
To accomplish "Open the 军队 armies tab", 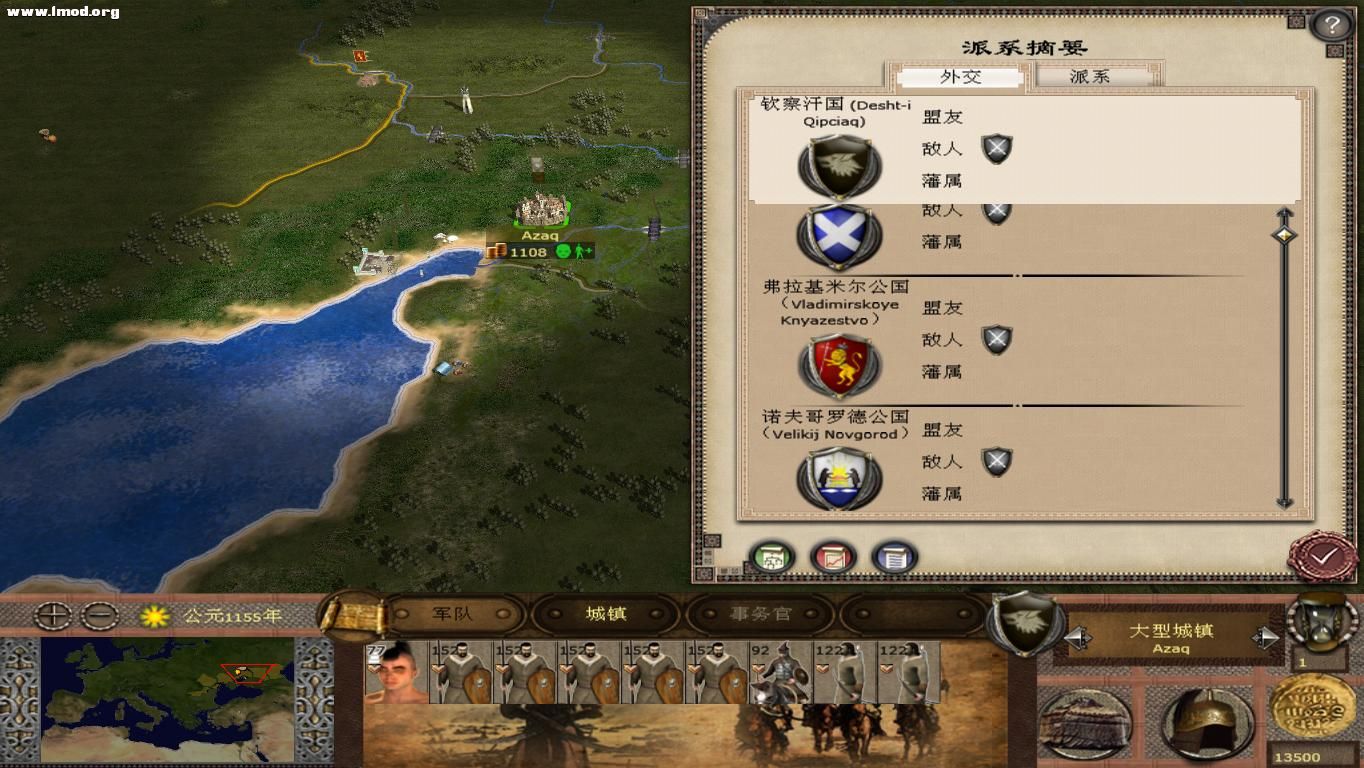I will (x=452, y=614).
